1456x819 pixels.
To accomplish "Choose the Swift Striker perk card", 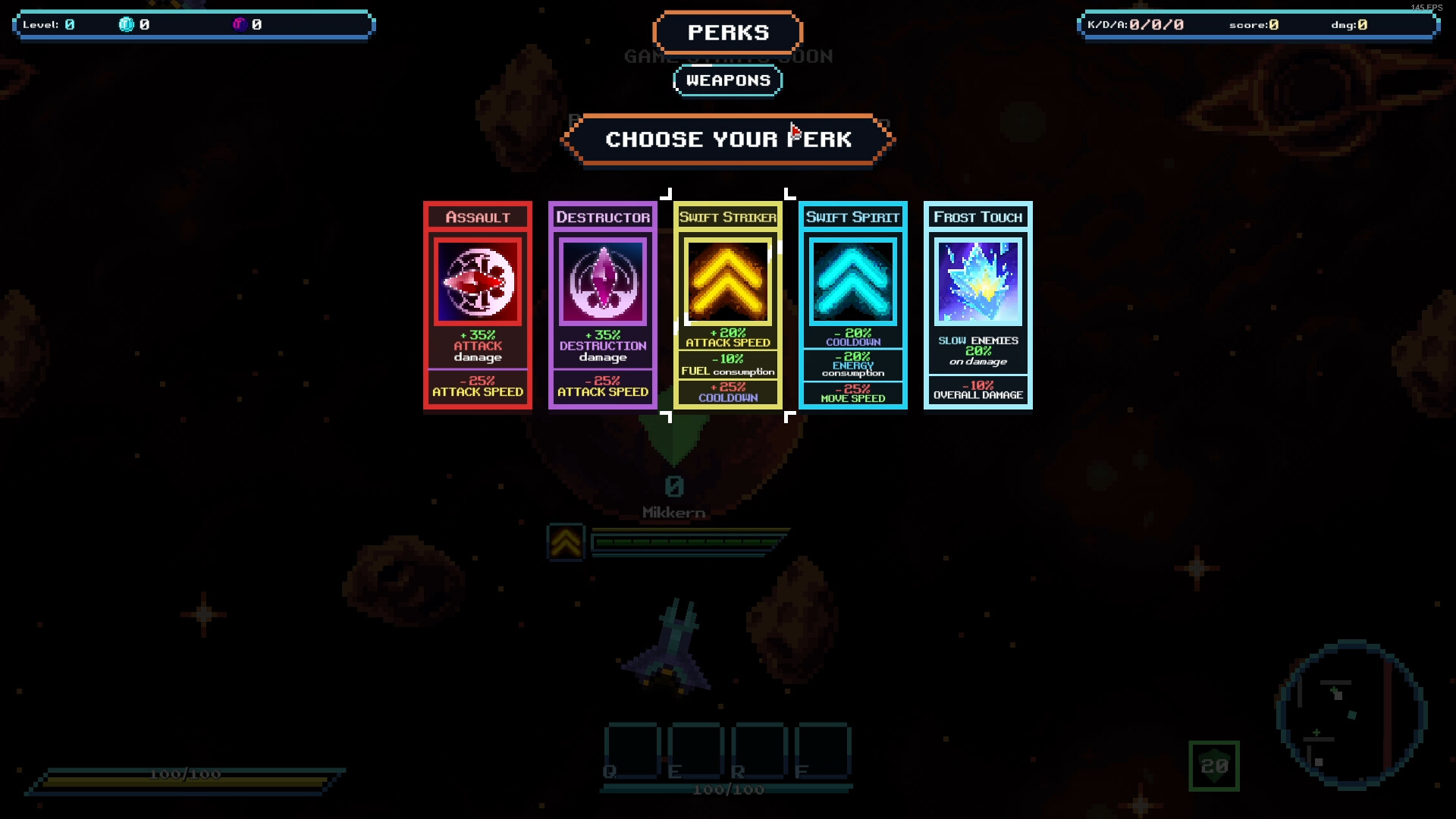I will (727, 305).
